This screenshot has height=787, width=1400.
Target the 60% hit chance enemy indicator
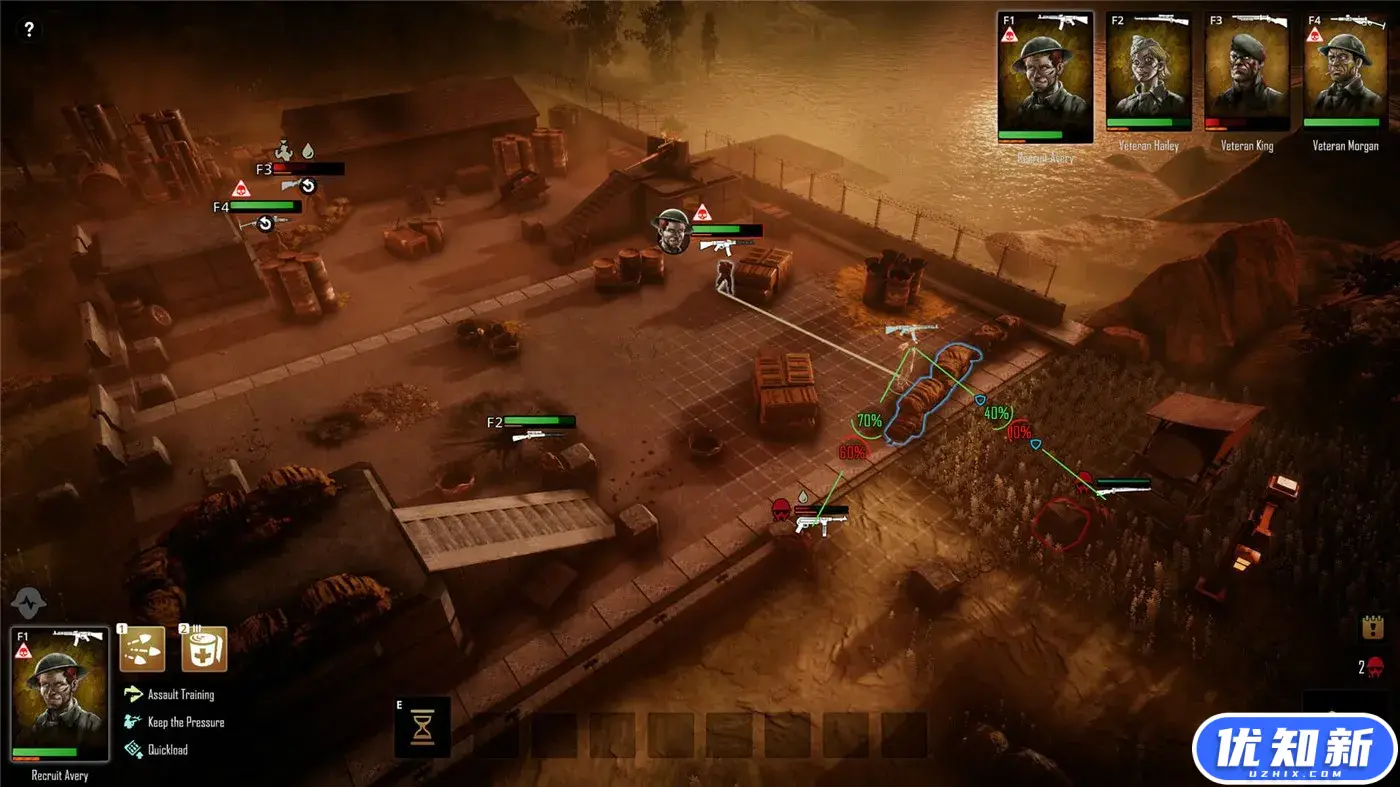[x=852, y=452]
